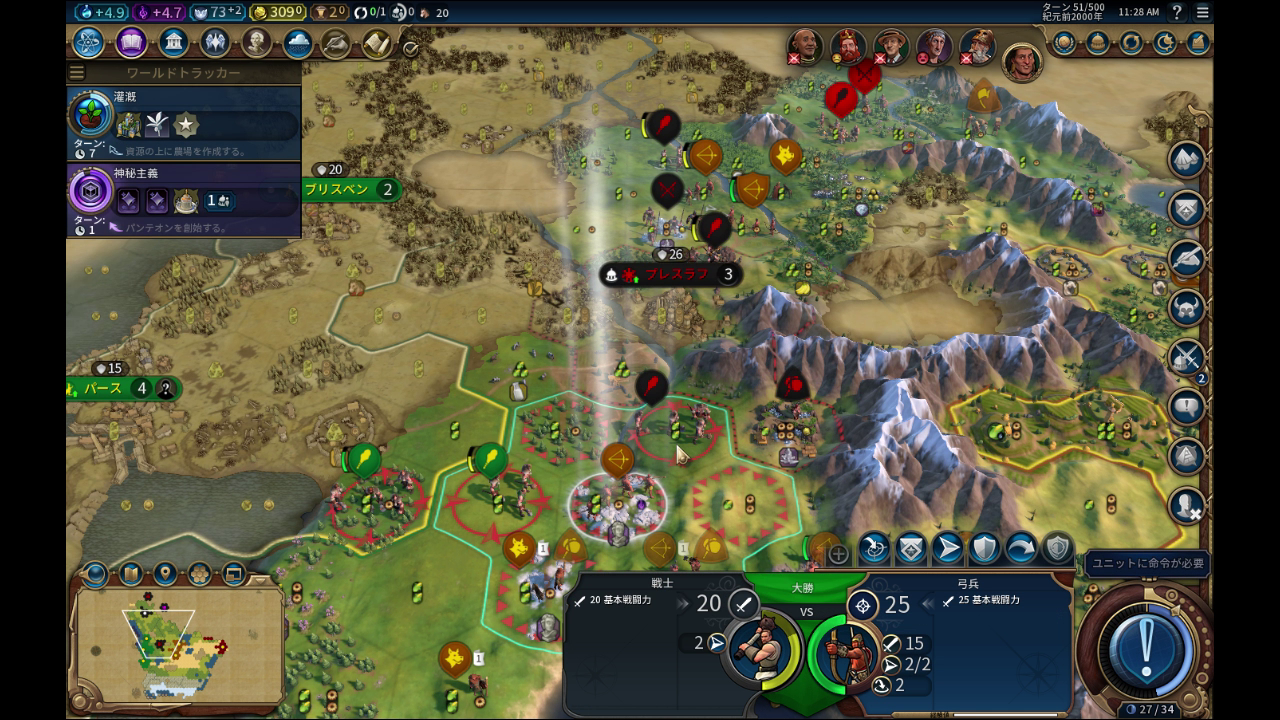Skip the unit's turn with curved arrow
1280x720 pixels.
1021,548
